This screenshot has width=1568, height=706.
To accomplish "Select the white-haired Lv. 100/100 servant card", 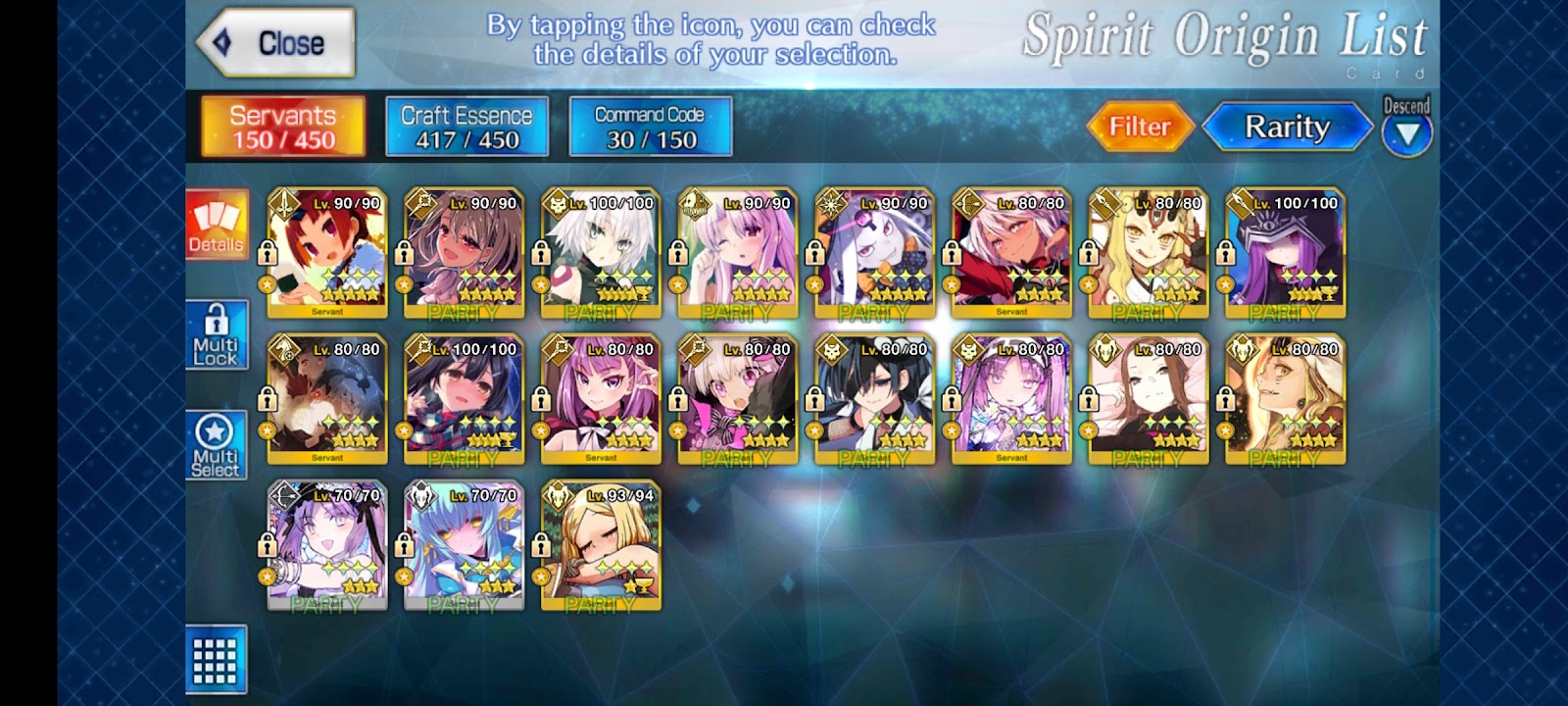I will [x=601, y=254].
